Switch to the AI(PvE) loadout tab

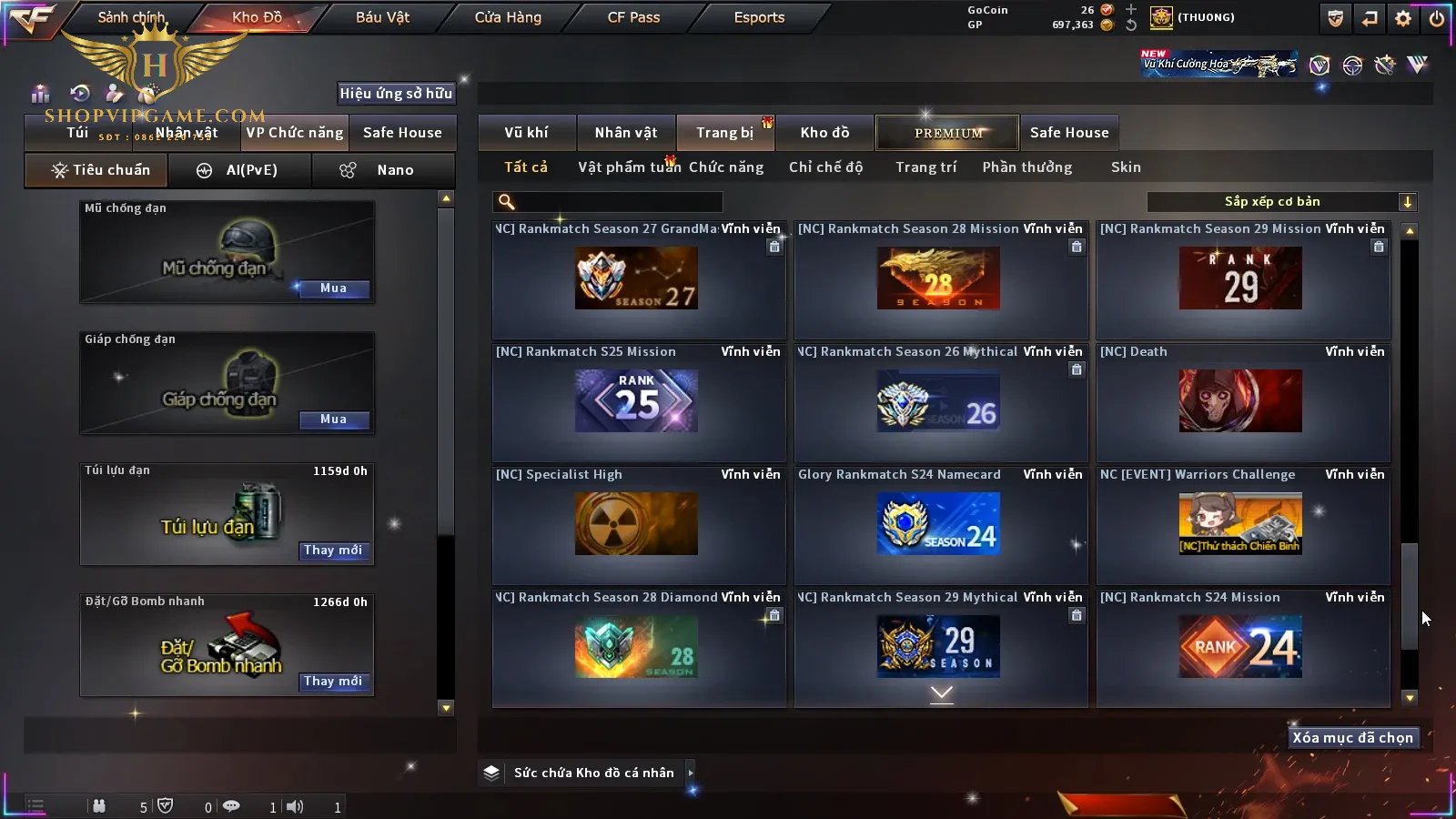239,170
